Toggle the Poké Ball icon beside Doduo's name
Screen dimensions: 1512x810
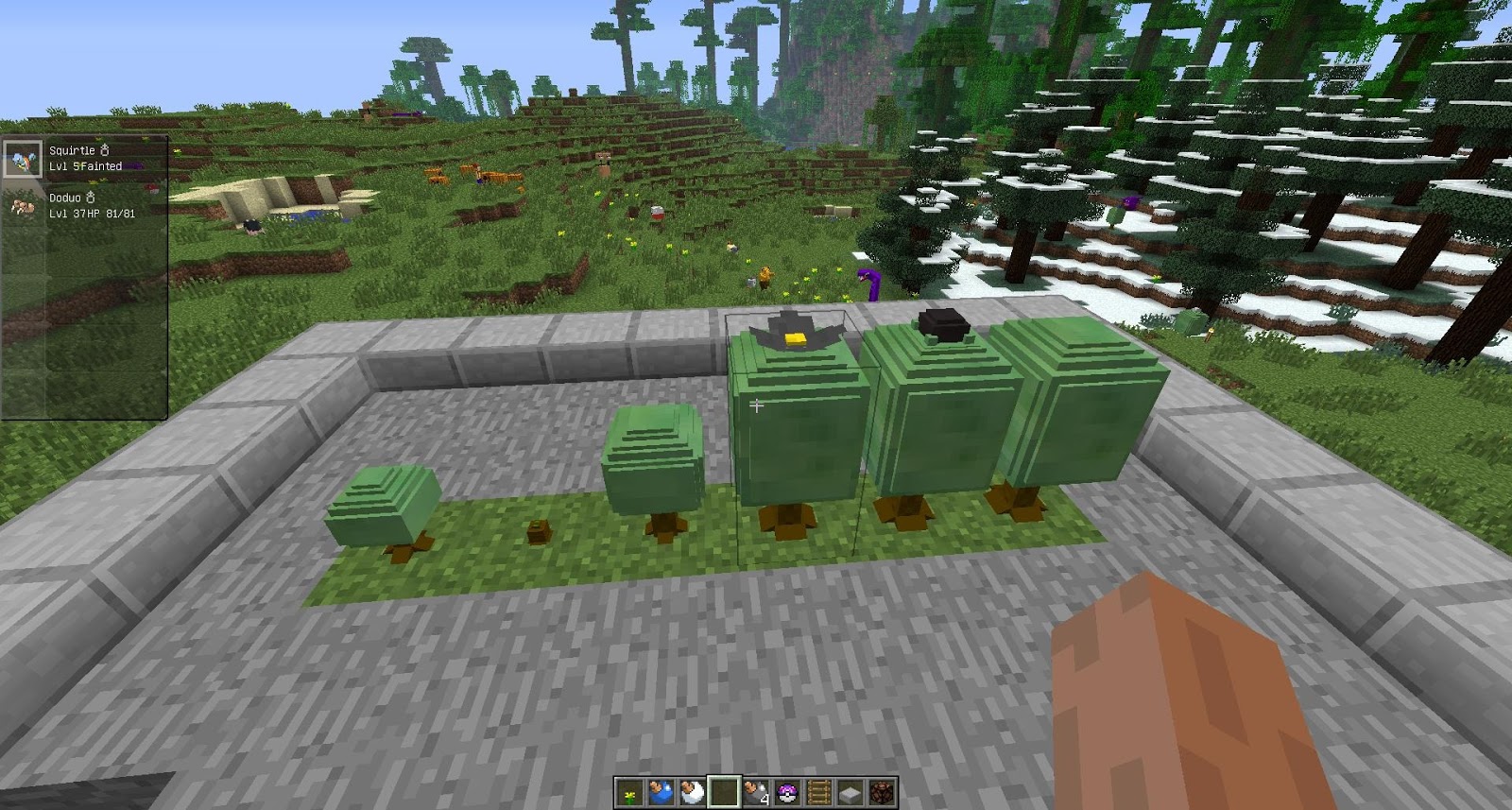91,197
